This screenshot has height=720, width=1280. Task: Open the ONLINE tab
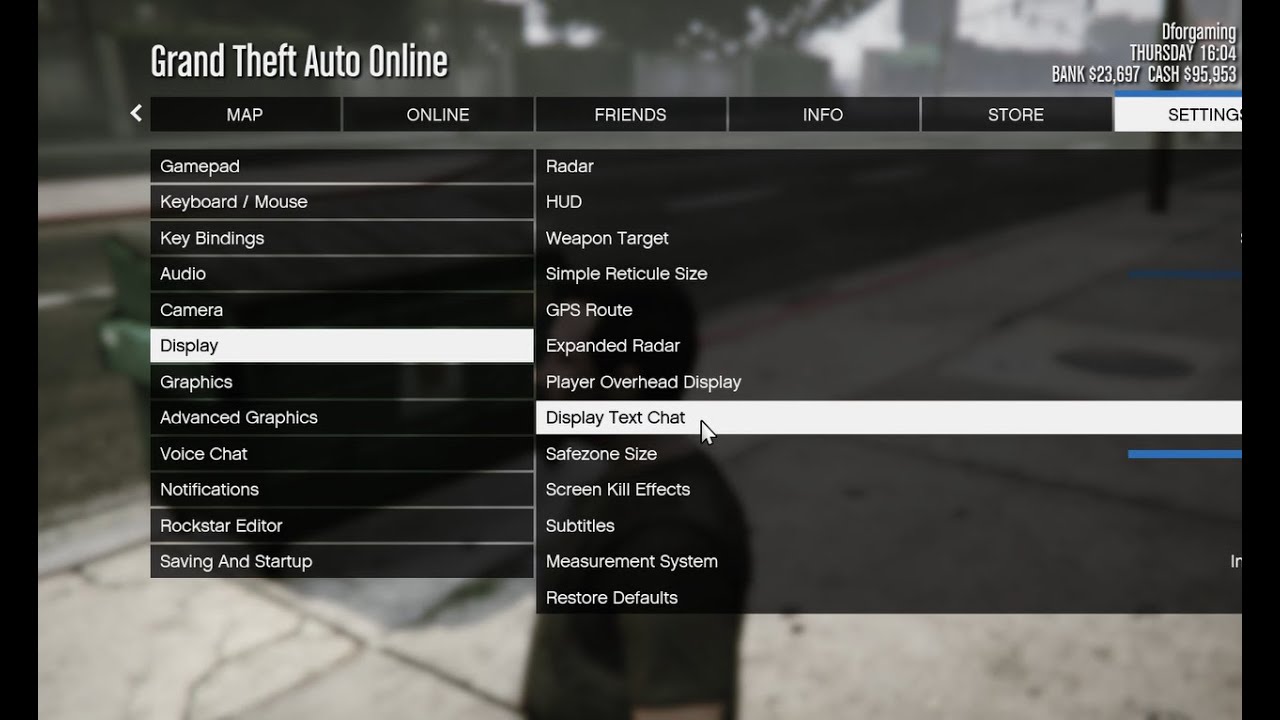(437, 115)
